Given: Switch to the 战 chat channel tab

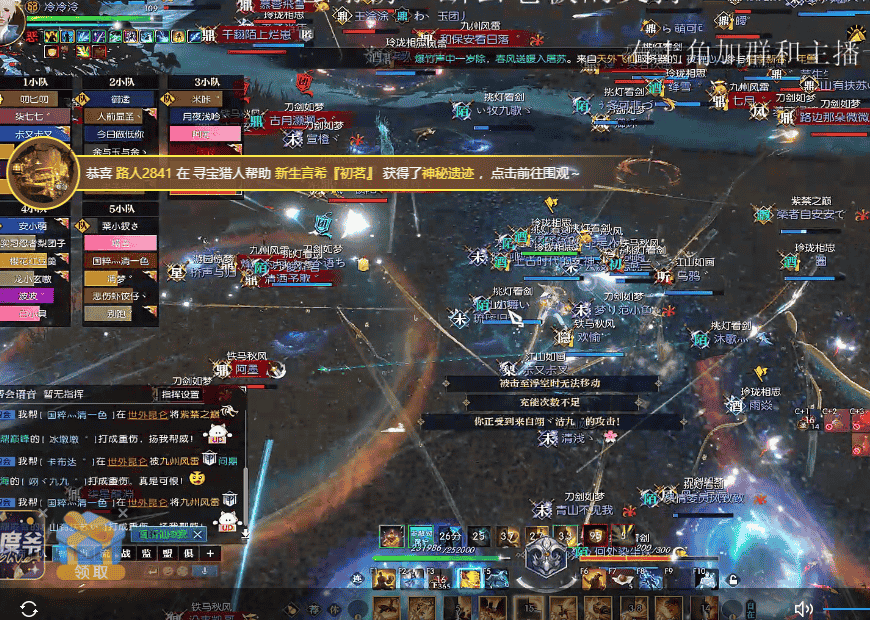Looking at the screenshot, I should click(126, 552).
